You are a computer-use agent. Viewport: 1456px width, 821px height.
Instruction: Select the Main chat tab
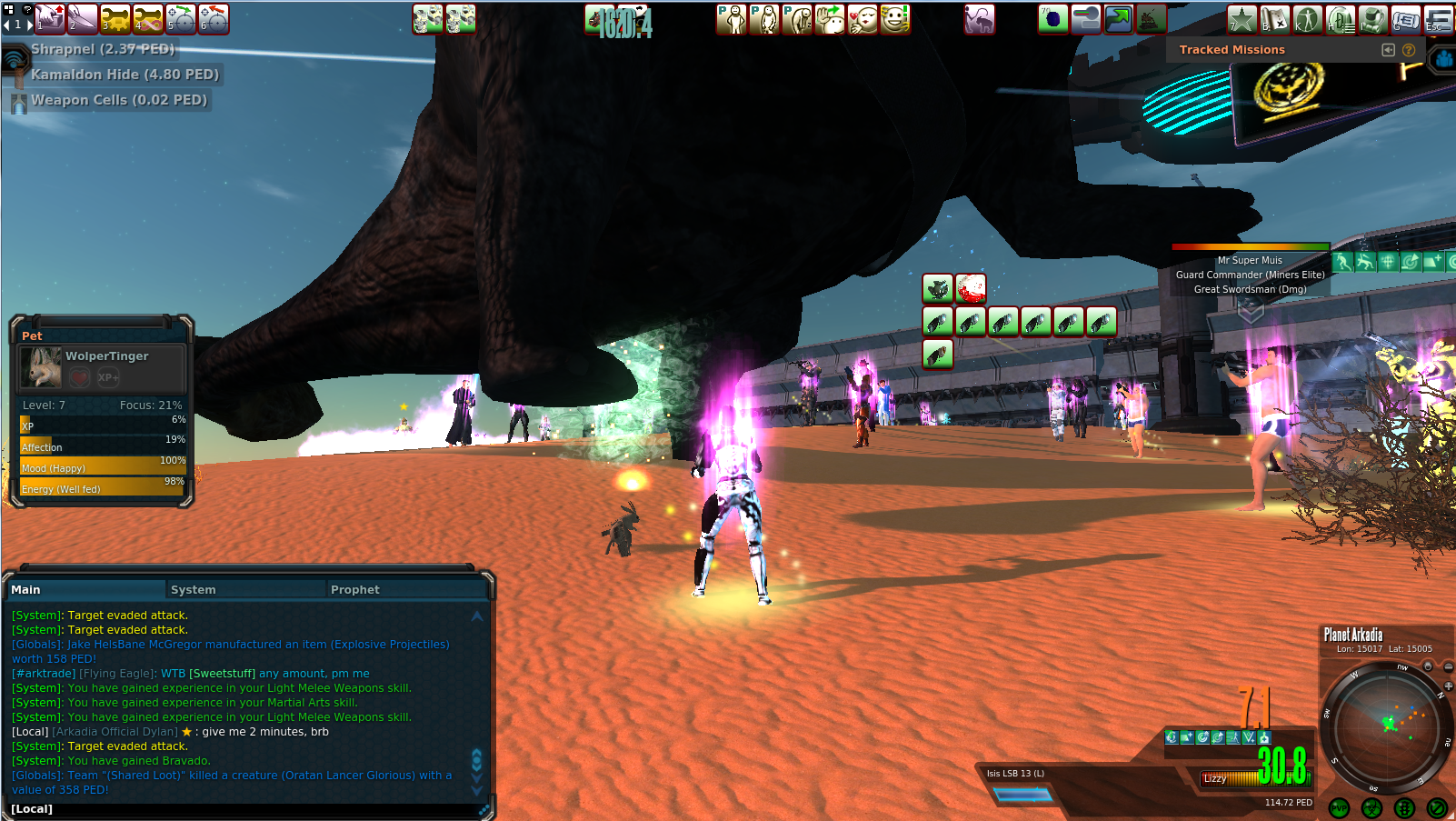(25, 590)
